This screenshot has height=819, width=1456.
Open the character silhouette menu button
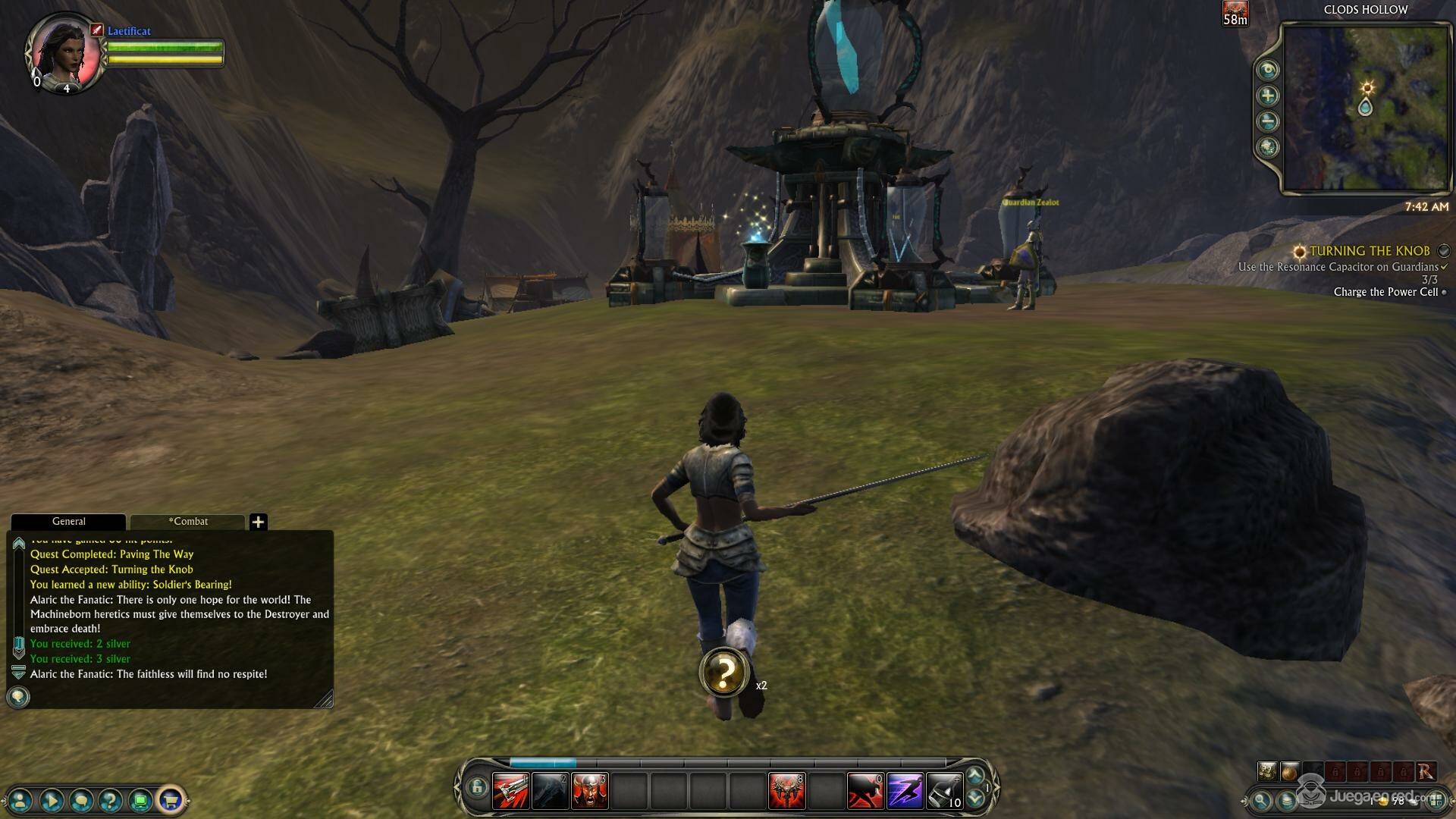click(x=20, y=799)
